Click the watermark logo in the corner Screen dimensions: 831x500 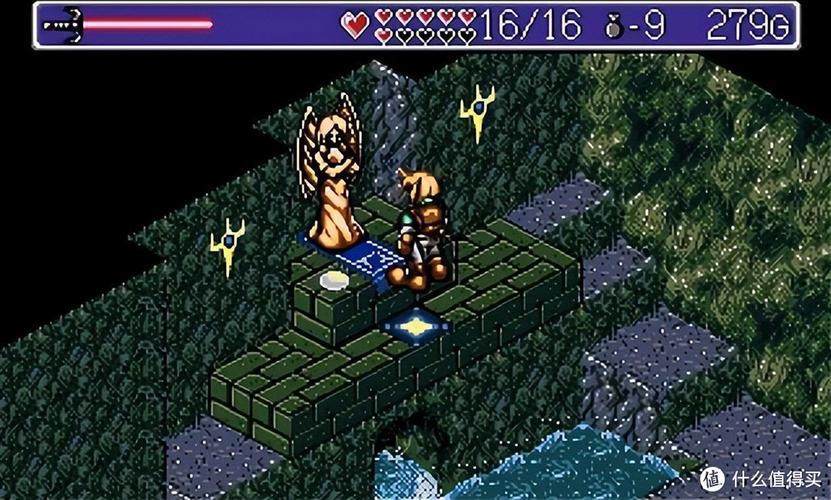click(711, 475)
